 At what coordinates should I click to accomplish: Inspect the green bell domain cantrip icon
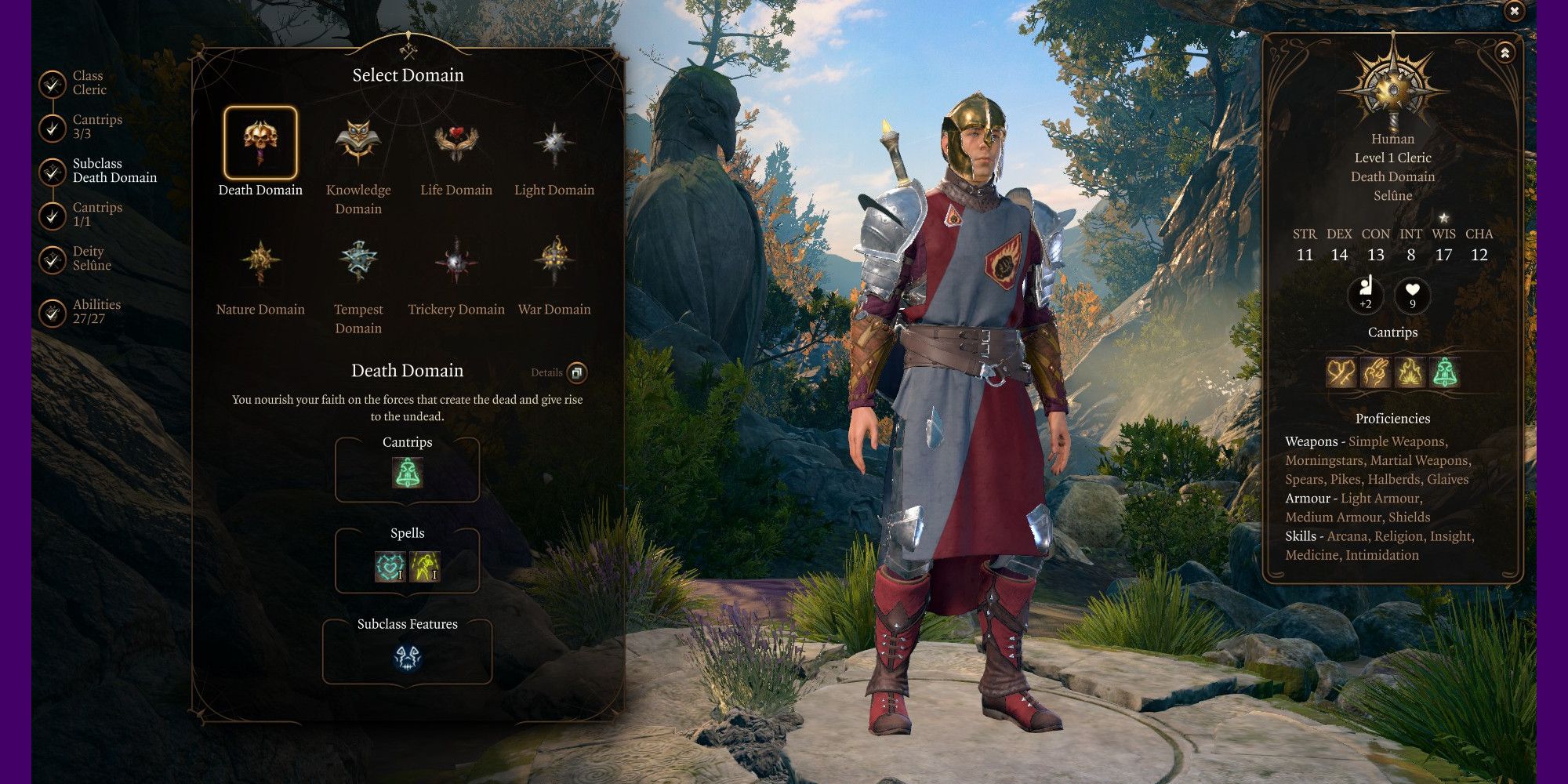pyautogui.click(x=407, y=473)
